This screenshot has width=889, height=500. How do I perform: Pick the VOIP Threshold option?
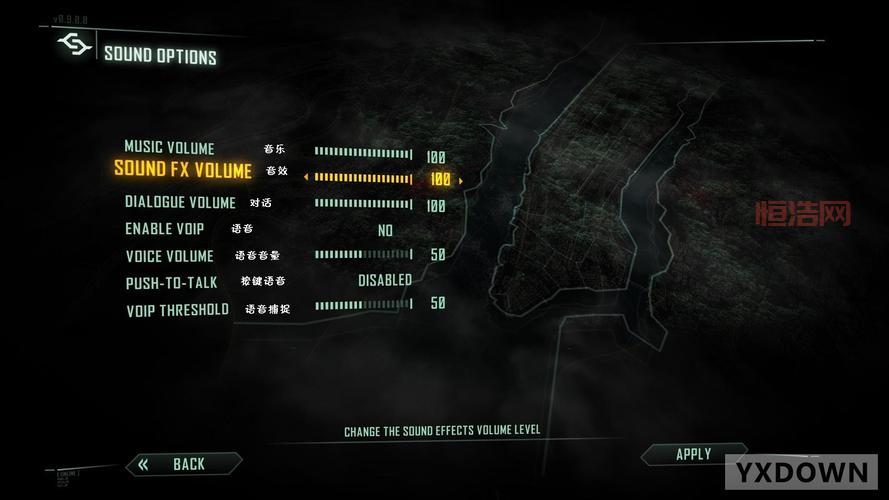(177, 310)
